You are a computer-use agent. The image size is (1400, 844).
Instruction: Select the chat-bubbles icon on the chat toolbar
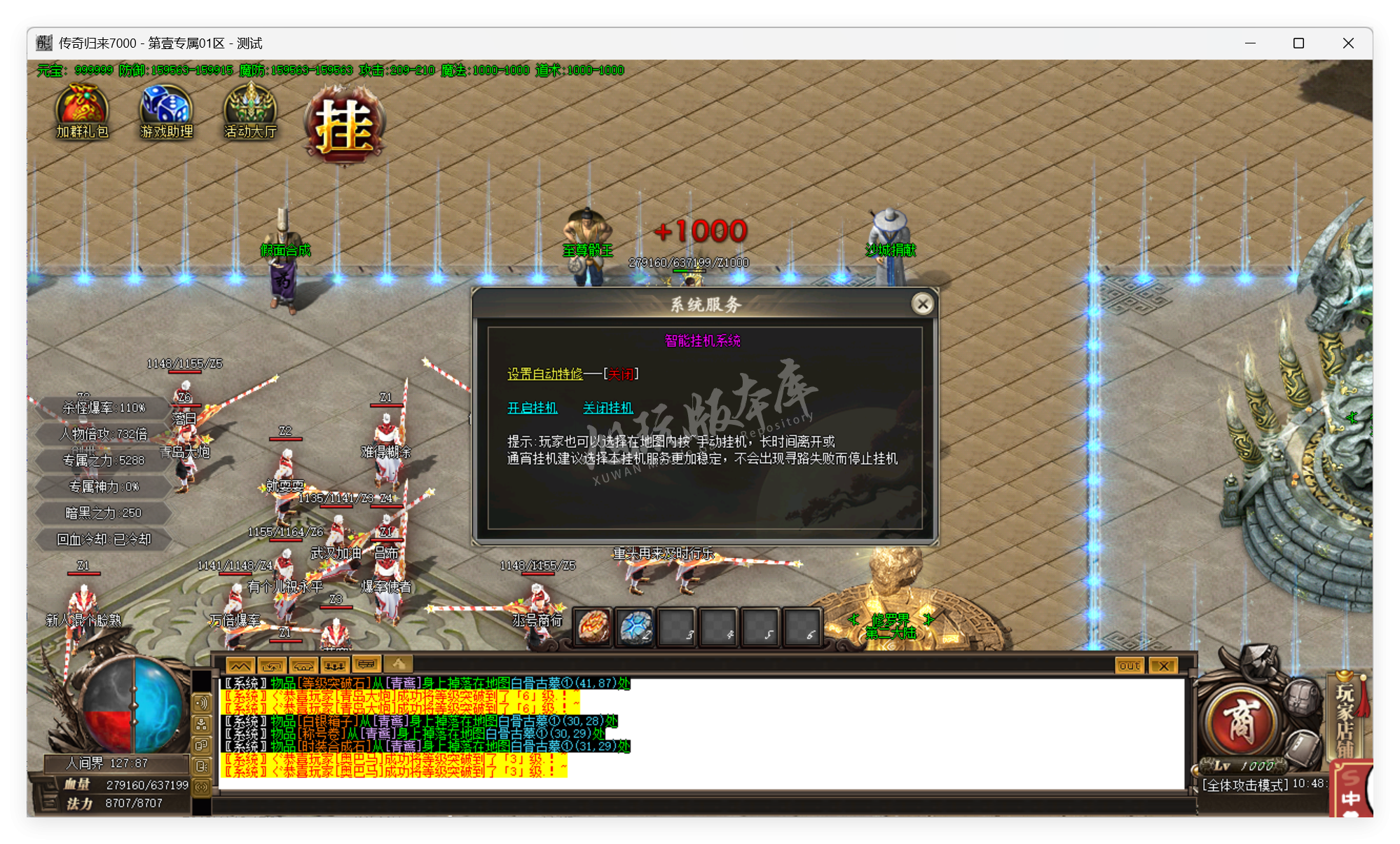366,665
